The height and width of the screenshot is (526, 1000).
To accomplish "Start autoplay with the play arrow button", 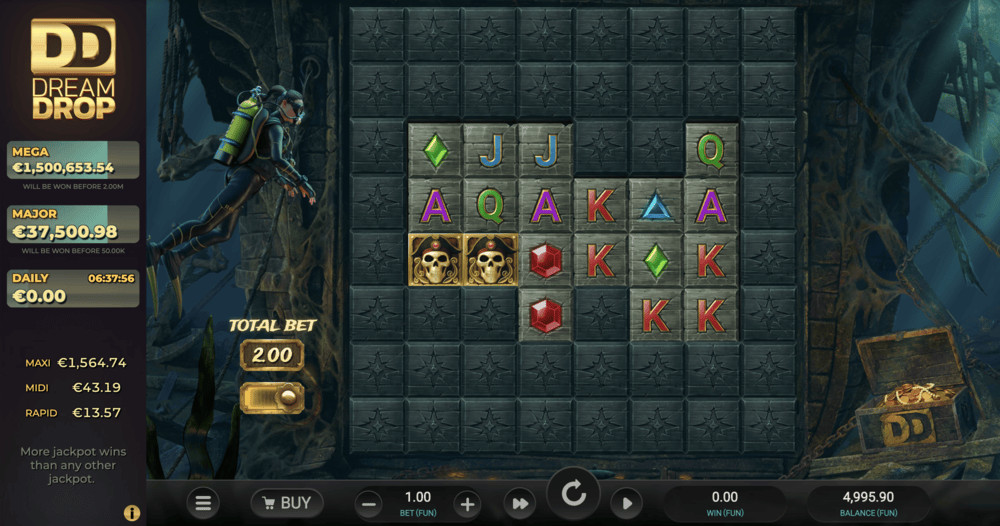I will point(627,503).
